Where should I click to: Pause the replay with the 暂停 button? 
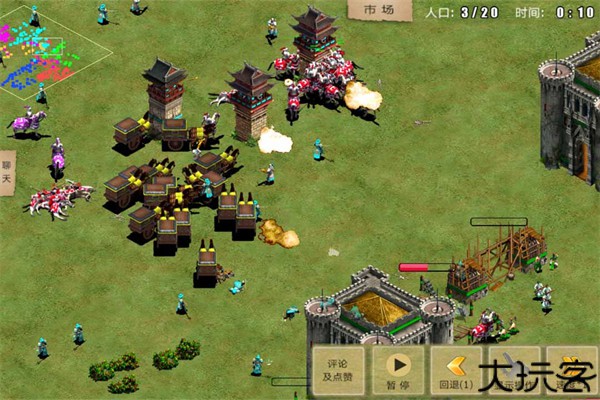coord(397,371)
